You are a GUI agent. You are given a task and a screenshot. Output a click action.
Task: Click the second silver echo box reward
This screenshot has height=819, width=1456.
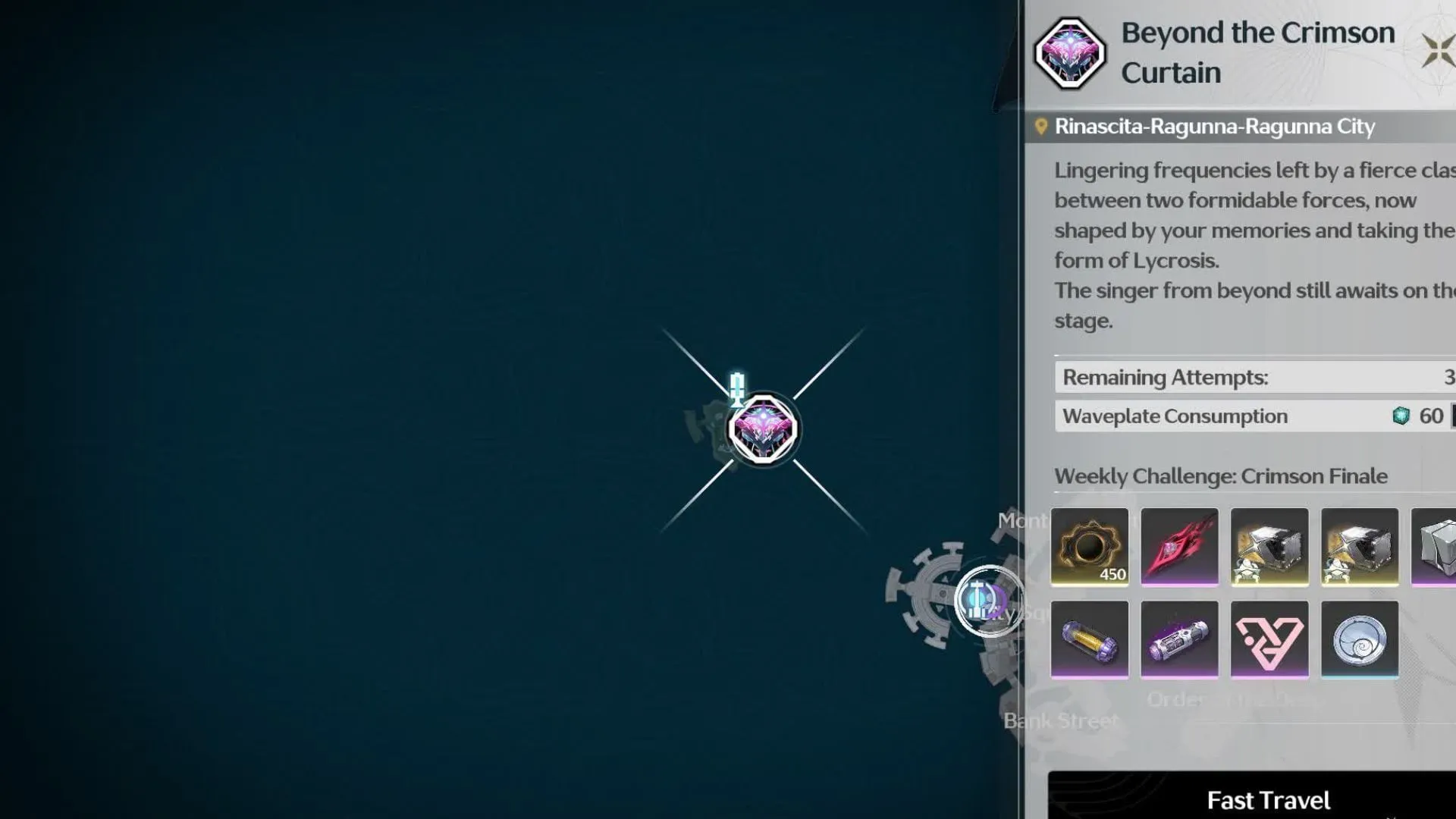click(x=1359, y=547)
